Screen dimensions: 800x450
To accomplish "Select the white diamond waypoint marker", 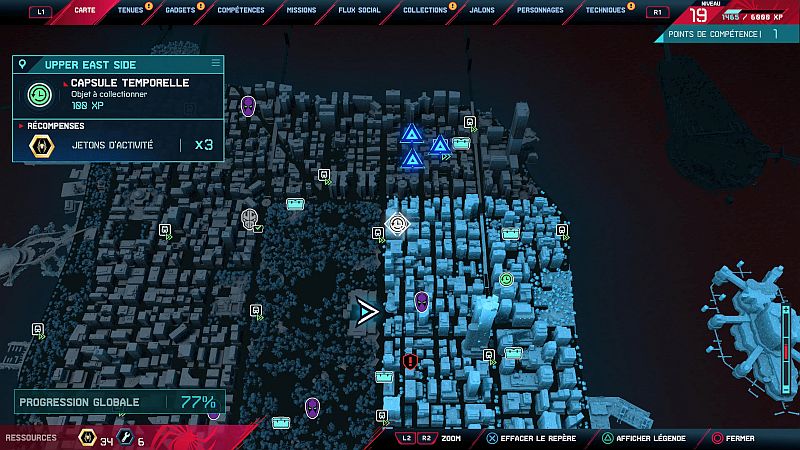I will coord(400,224).
